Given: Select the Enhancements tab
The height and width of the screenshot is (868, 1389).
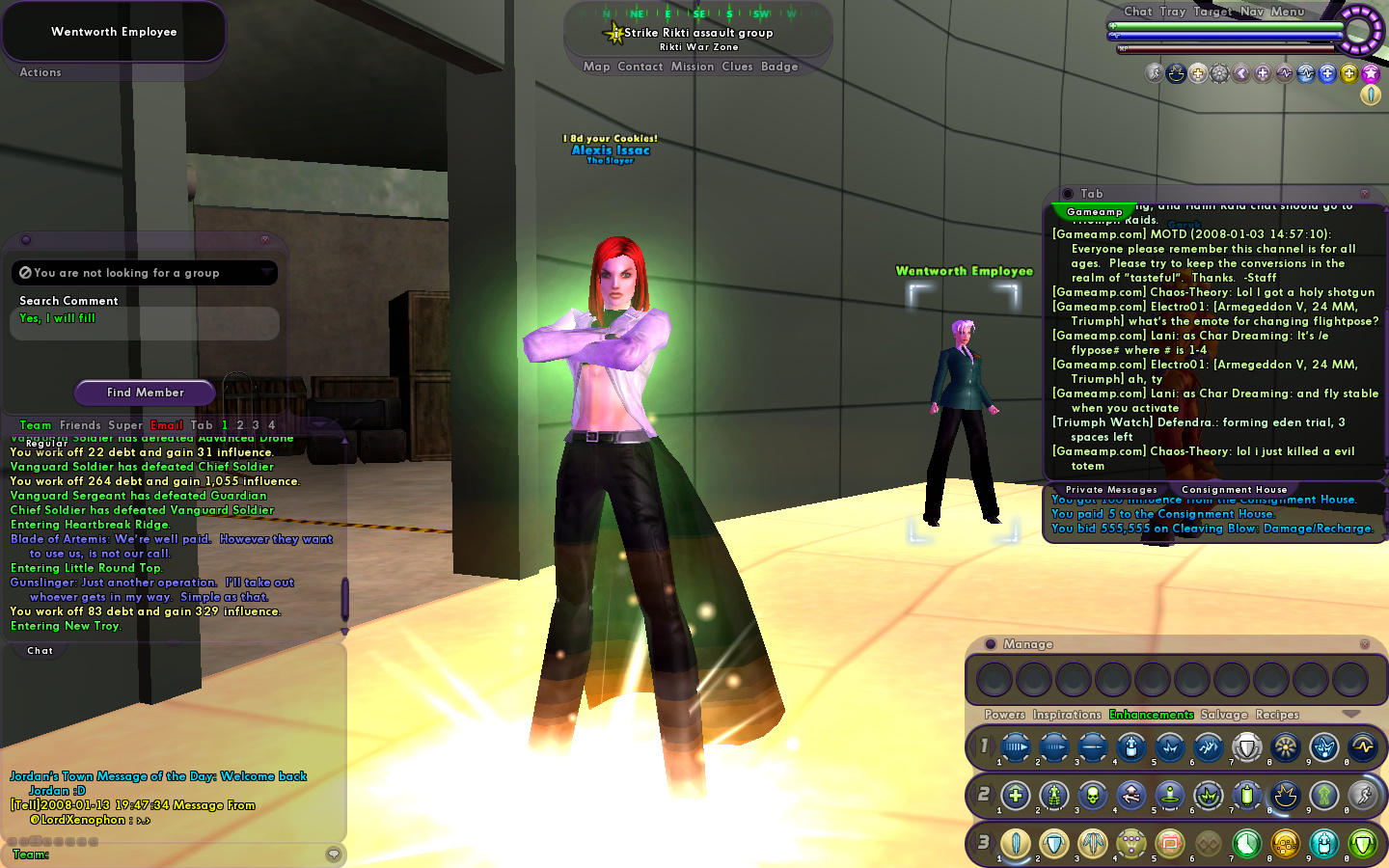Looking at the screenshot, I should [x=1151, y=715].
